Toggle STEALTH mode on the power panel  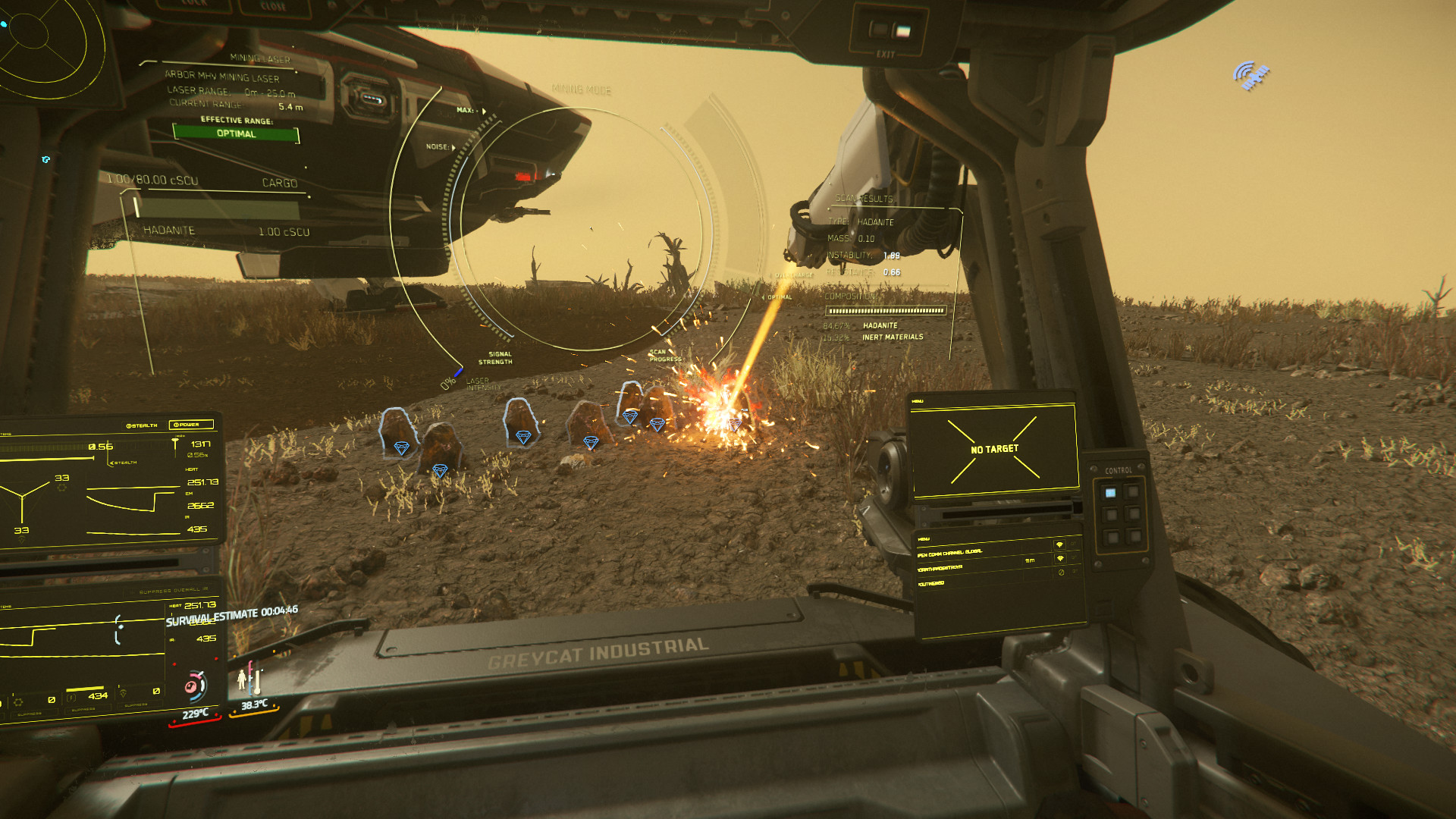click(142, 425)
